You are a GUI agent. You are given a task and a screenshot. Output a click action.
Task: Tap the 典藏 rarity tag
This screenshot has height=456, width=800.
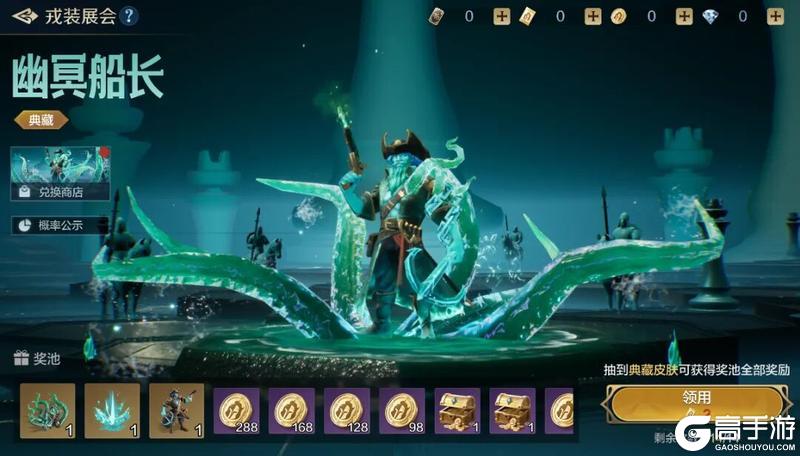point(40,119)
